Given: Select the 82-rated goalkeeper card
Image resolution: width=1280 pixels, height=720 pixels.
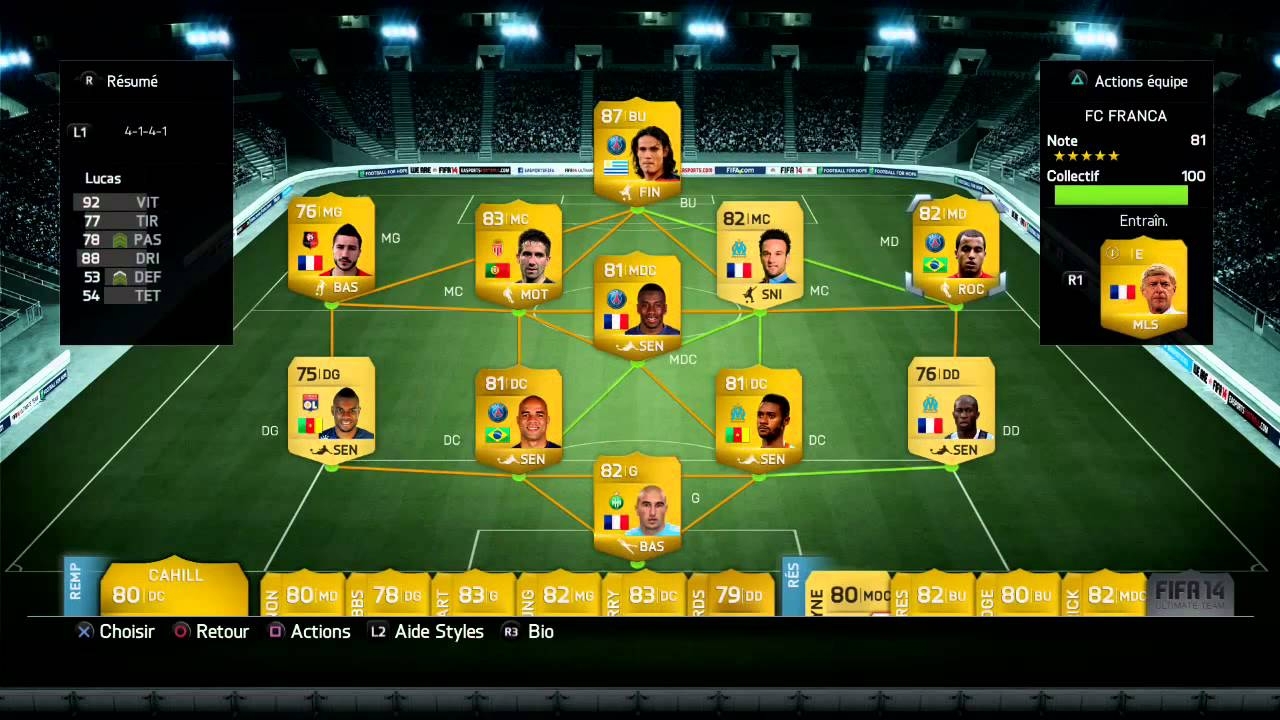Looking at the screenshot, I should [637, 505].
